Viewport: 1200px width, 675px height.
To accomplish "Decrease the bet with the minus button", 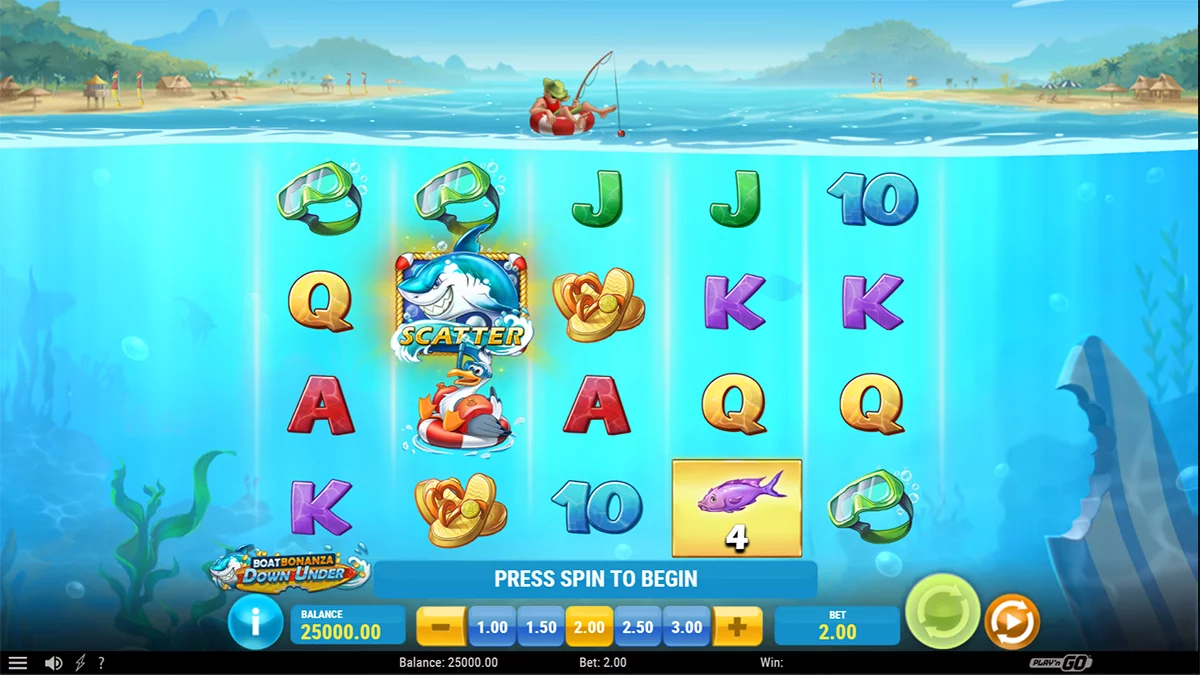I will (440, 627).
